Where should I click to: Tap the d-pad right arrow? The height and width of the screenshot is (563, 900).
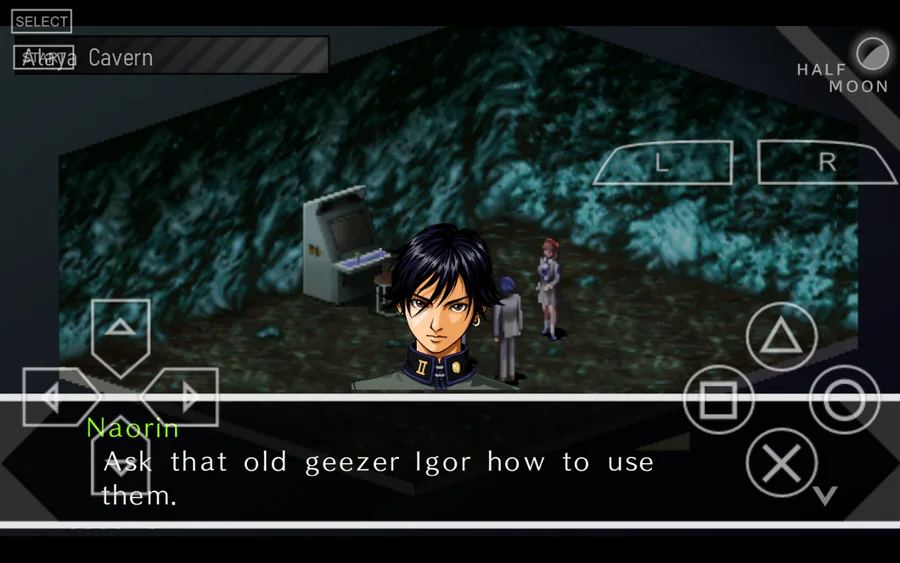click(185, 397)
